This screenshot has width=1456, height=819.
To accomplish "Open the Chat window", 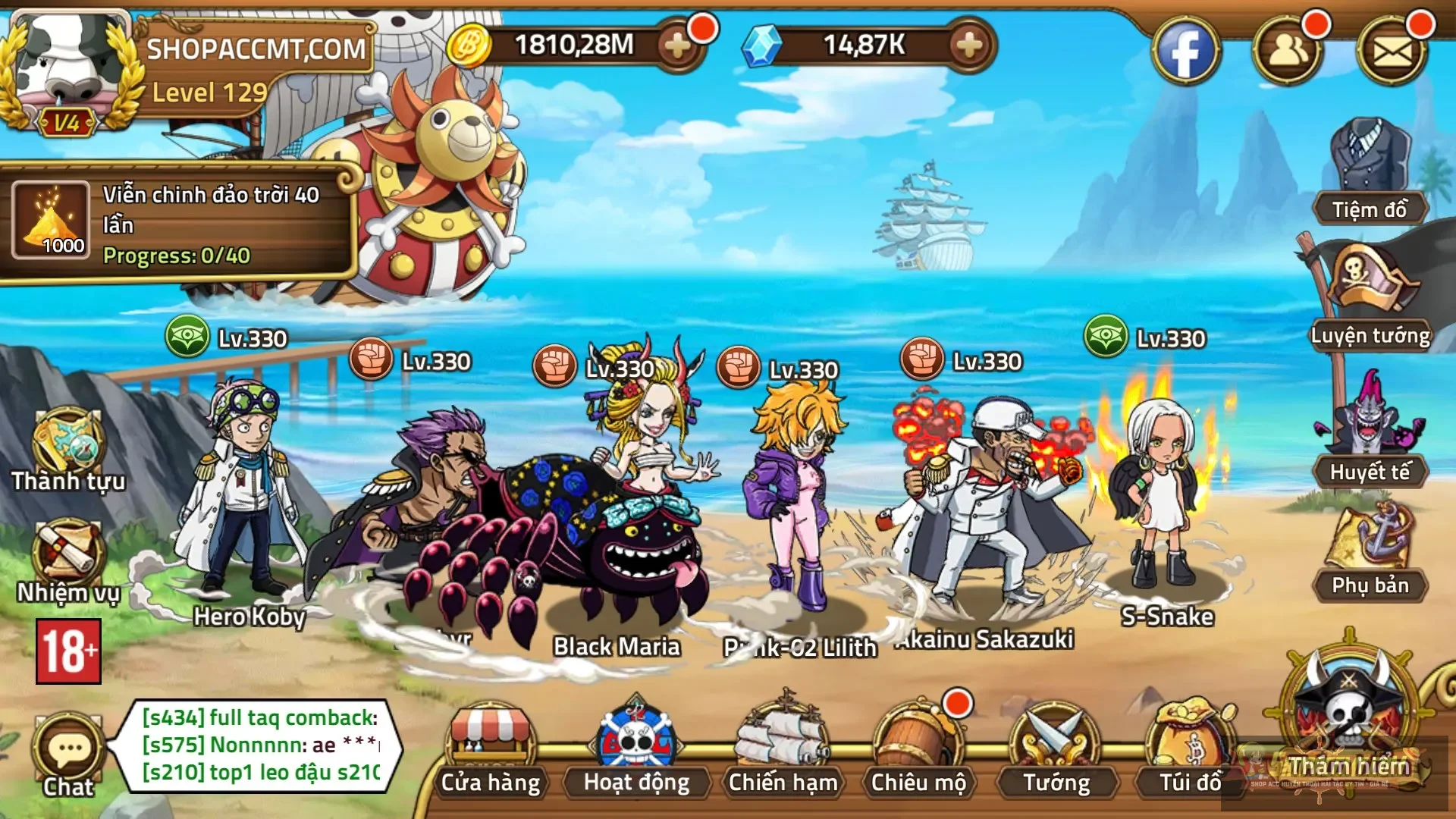I will point(68,755).
